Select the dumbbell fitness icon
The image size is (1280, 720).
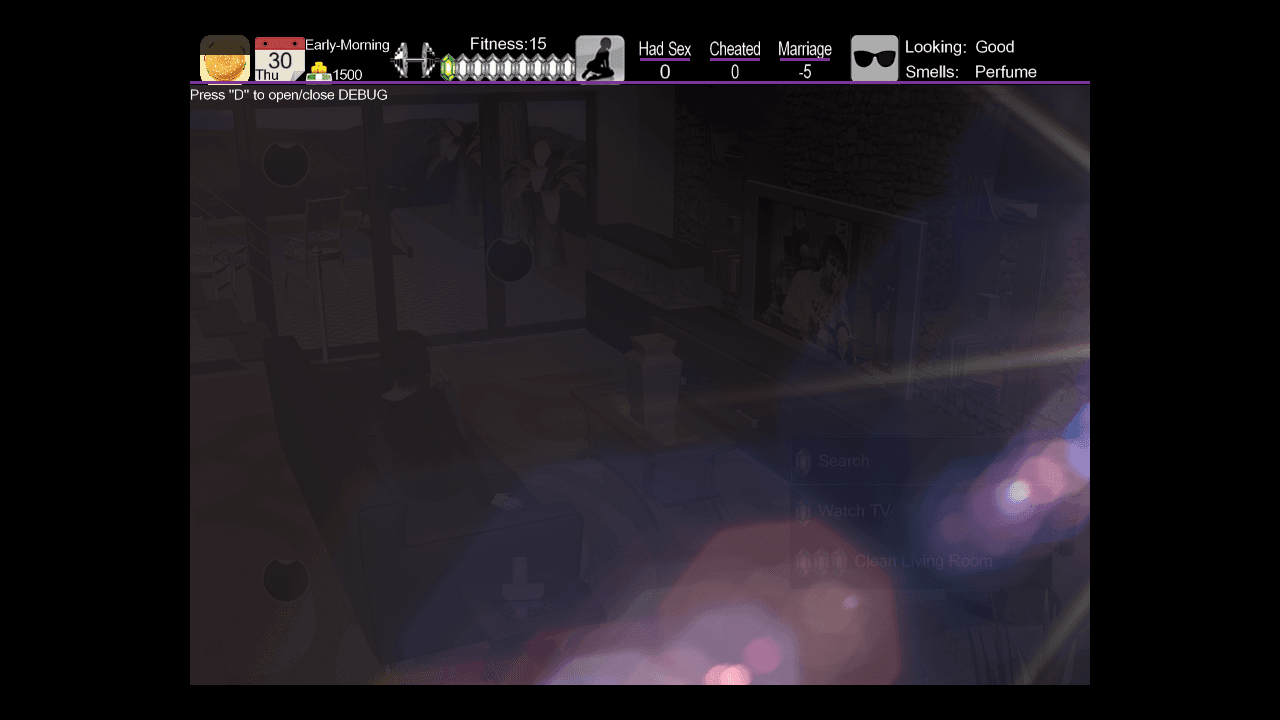[413, 61]
